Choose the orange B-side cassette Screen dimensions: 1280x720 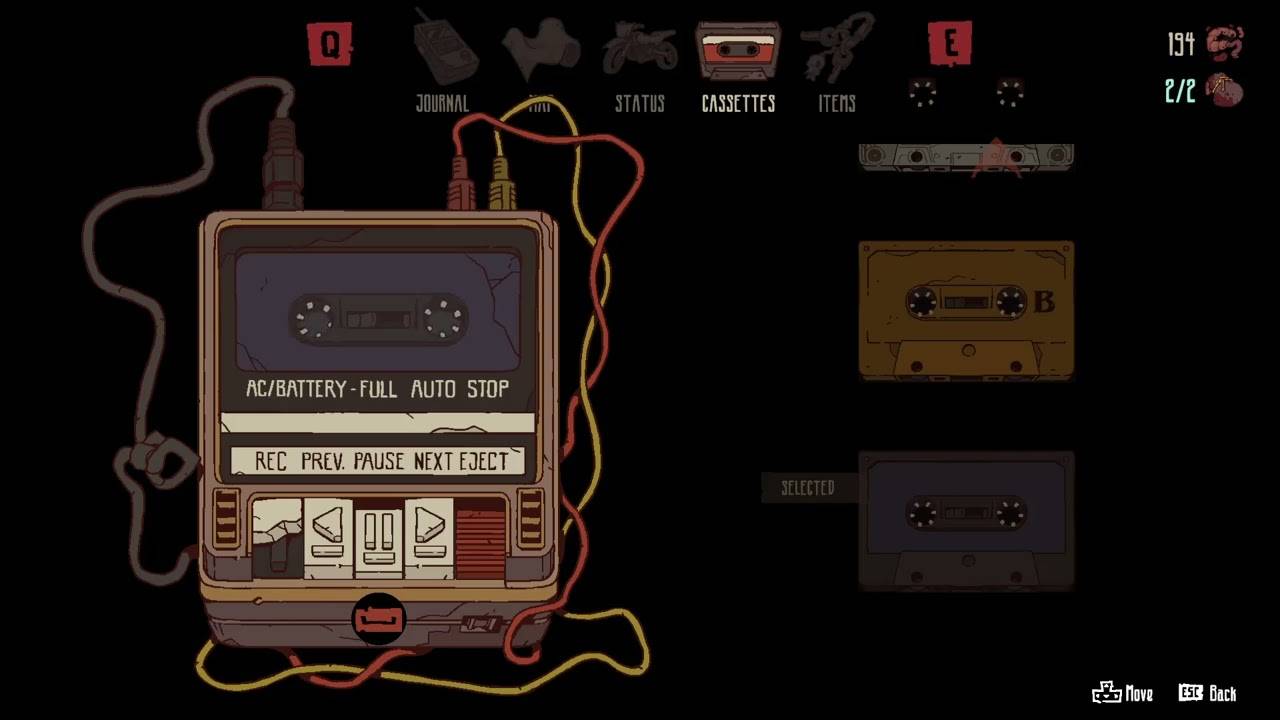[x=966, y=310]
